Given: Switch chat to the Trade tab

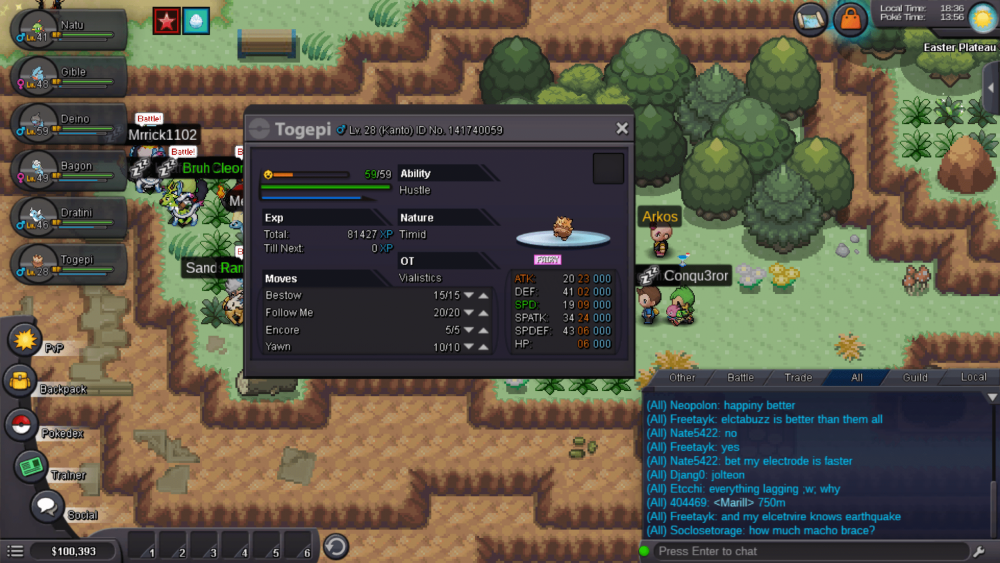Looking at the screenshot, I should click(x=798, y=378).
